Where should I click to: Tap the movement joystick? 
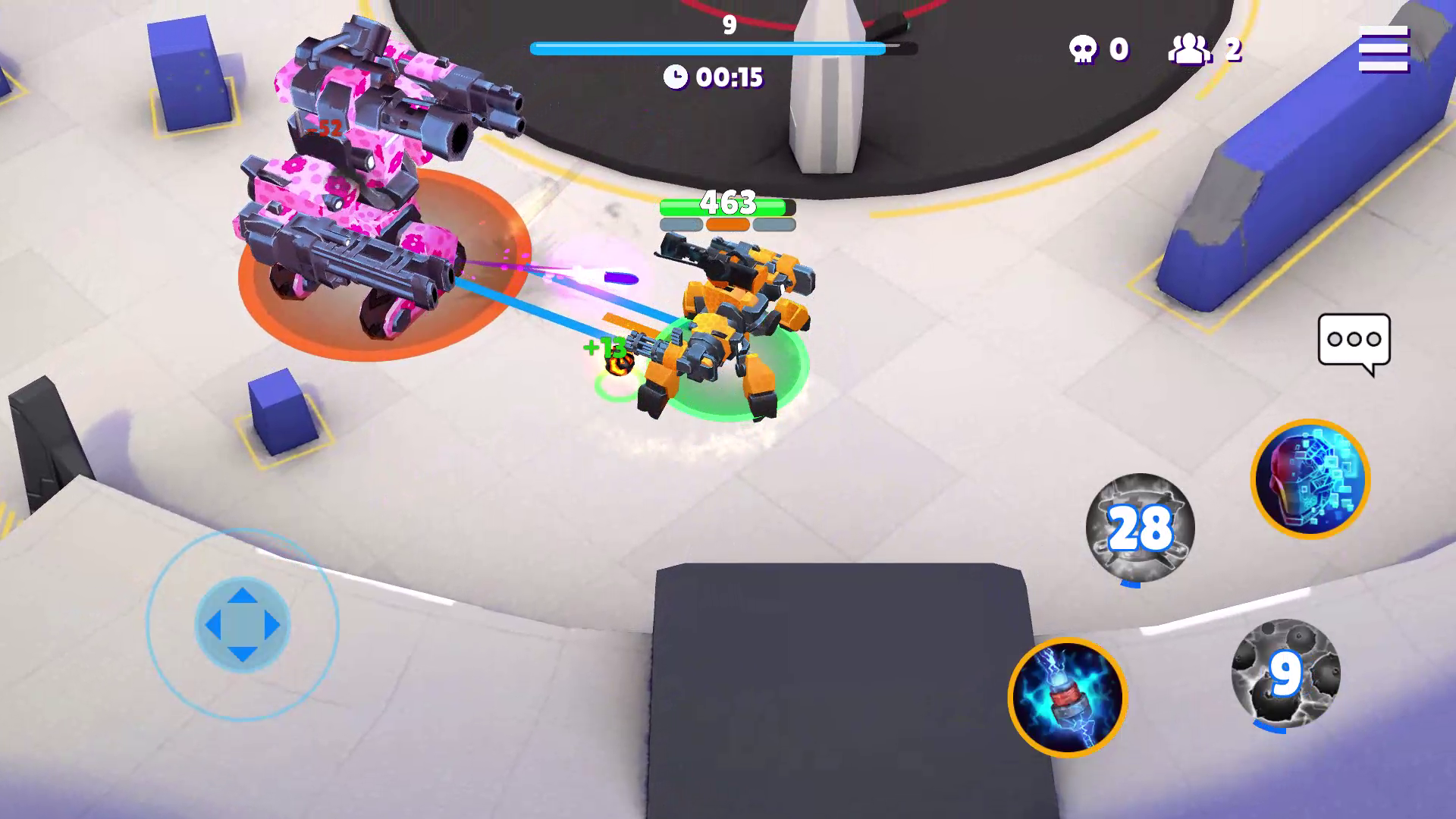241,623
